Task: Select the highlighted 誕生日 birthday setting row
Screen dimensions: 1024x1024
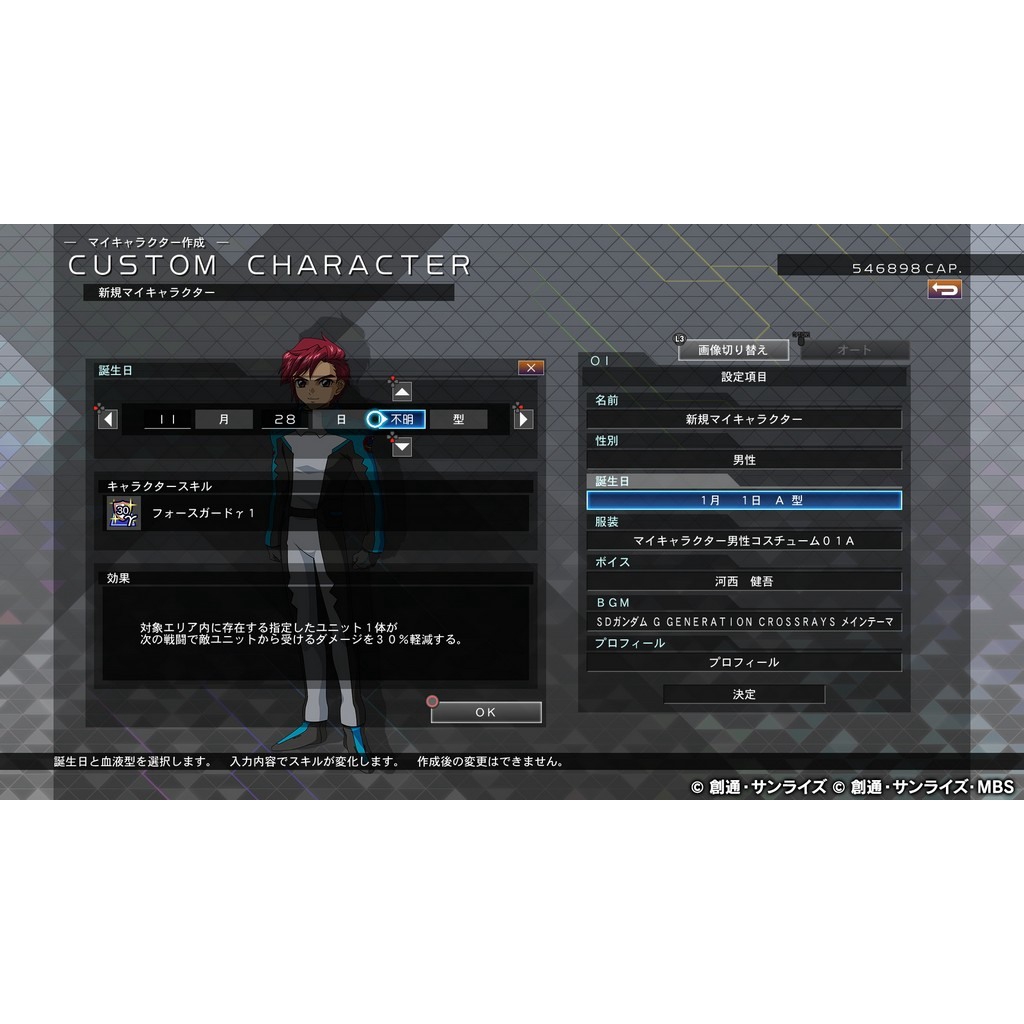Action: pyautogui.click(x=744, y=500)
